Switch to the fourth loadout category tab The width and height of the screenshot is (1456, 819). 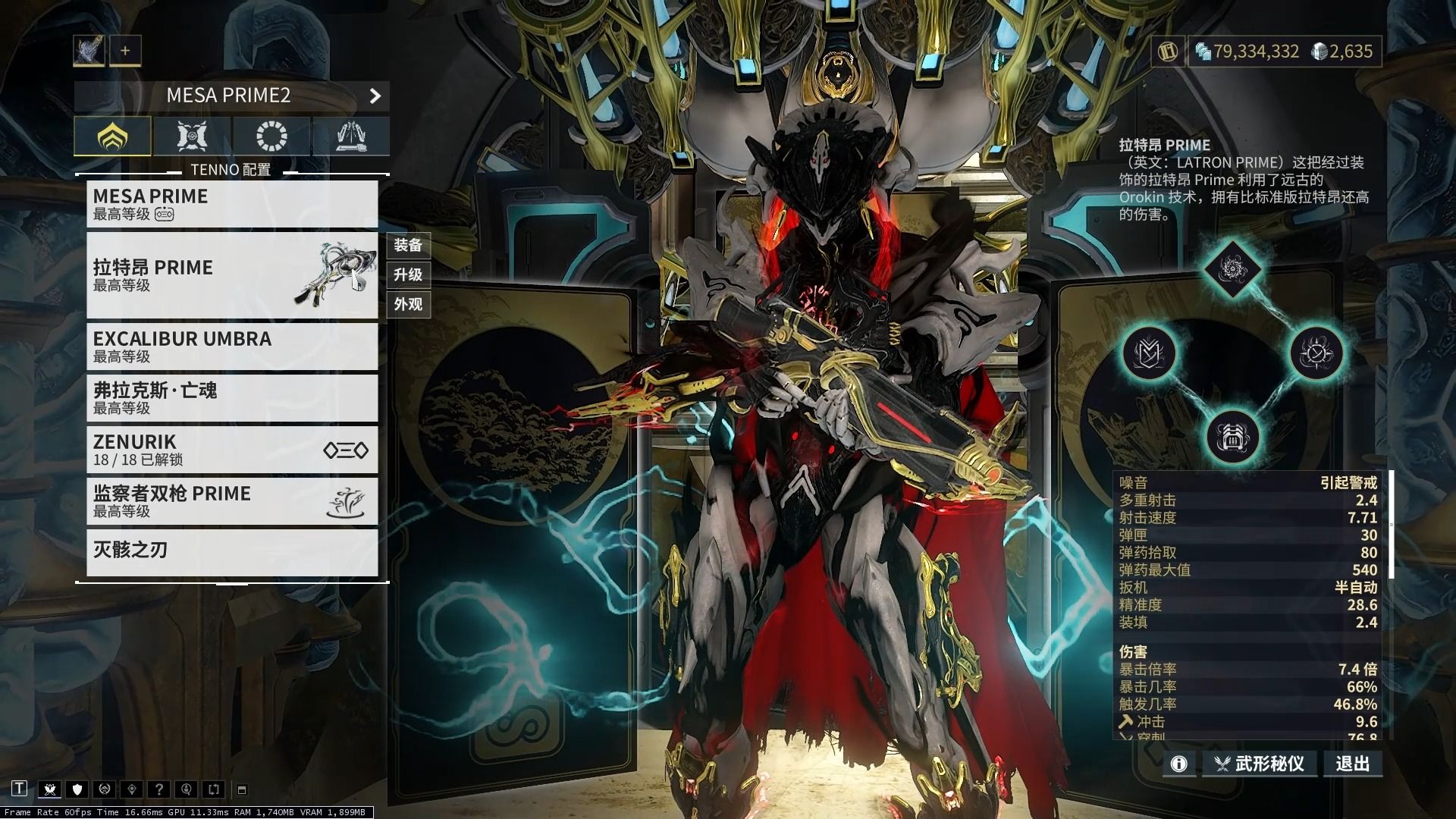coord(351,136)
